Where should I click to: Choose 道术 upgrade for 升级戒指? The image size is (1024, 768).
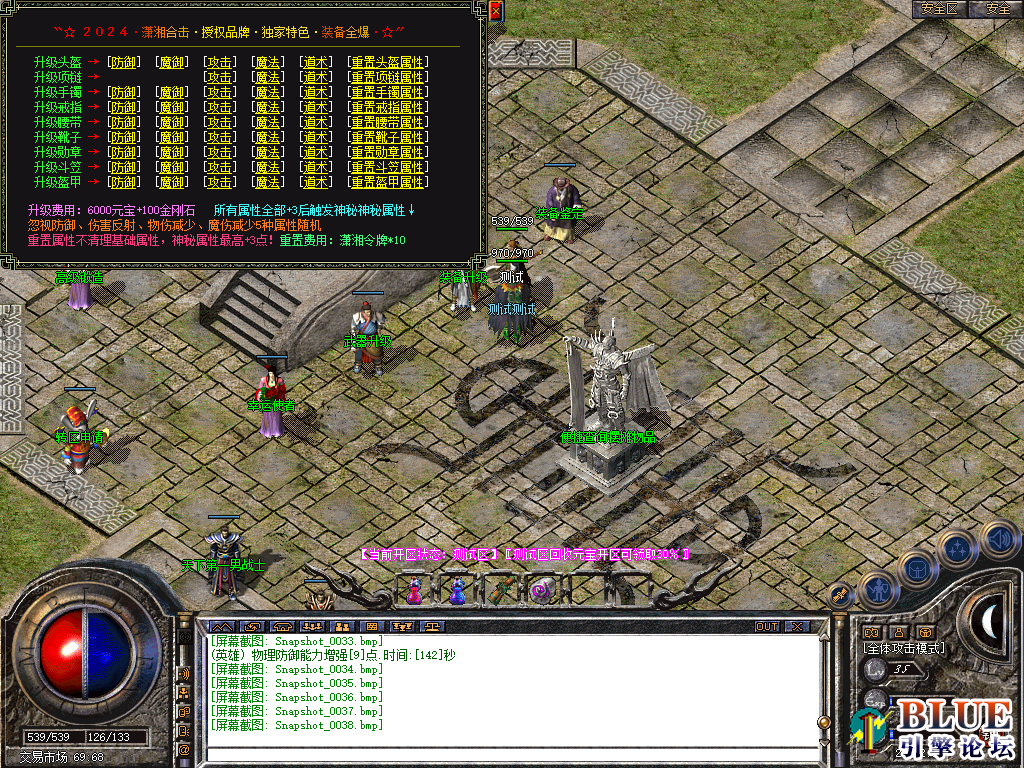click(x=316, y=107)
